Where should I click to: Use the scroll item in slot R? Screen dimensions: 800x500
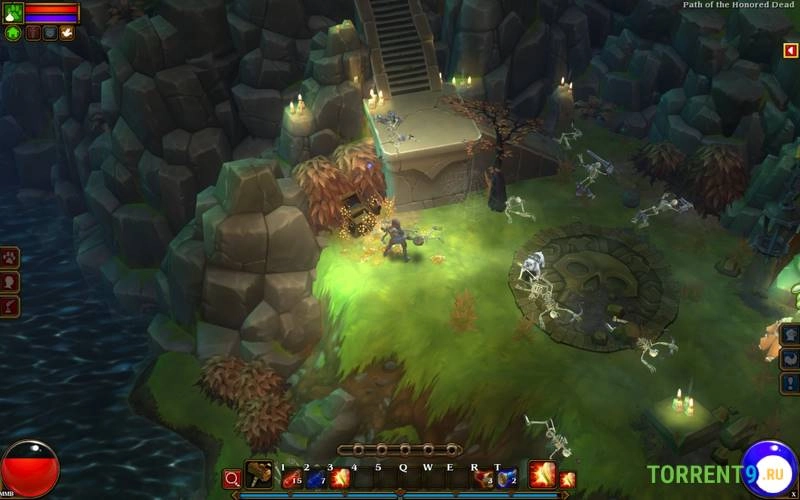pyautogui.click(x=484, y=479)
